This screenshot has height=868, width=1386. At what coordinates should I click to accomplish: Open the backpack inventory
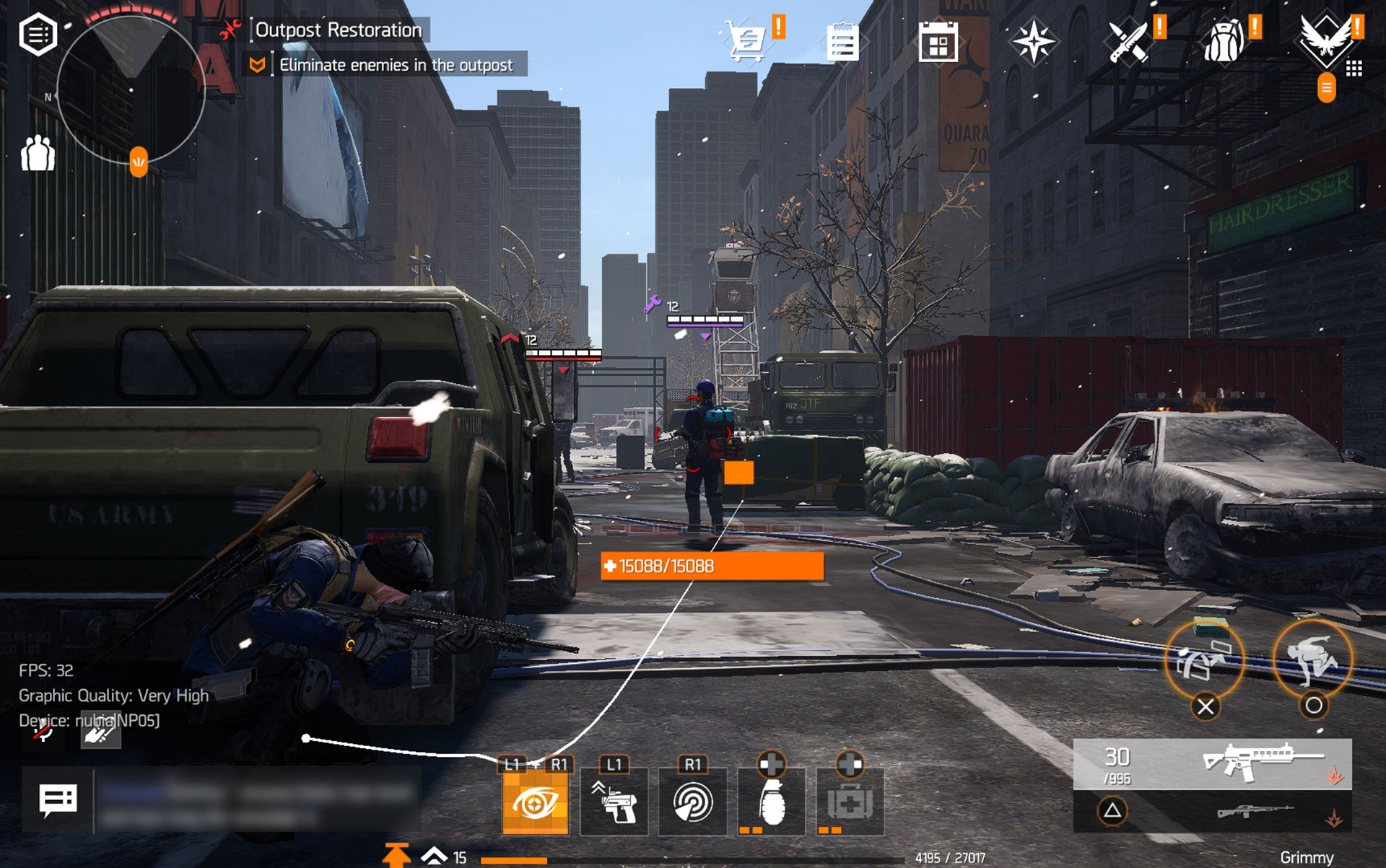[x=1224, y=42]
